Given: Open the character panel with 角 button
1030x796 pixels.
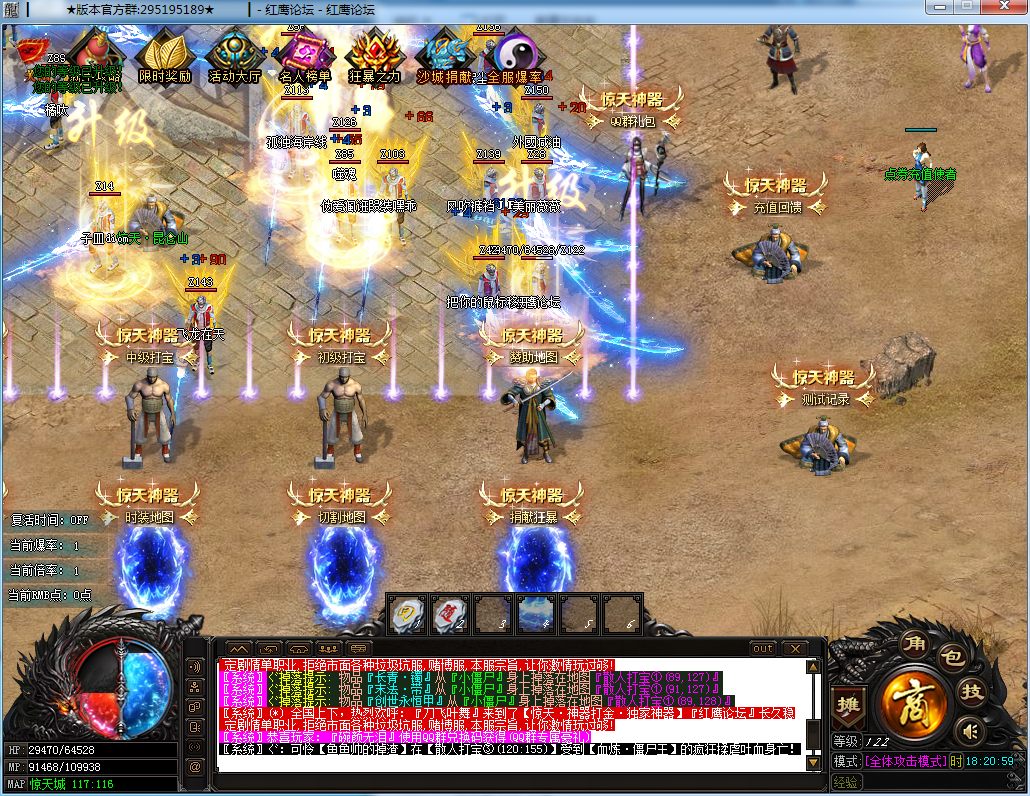Looking at the screenshot, I should [911, 642].
